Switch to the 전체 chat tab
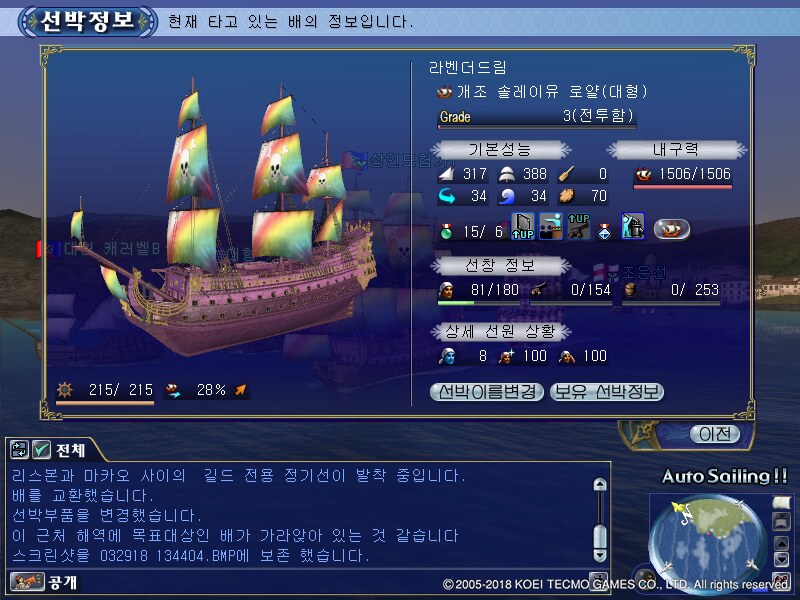This screenshot has width=800, height=600. [x=70, y=449]
